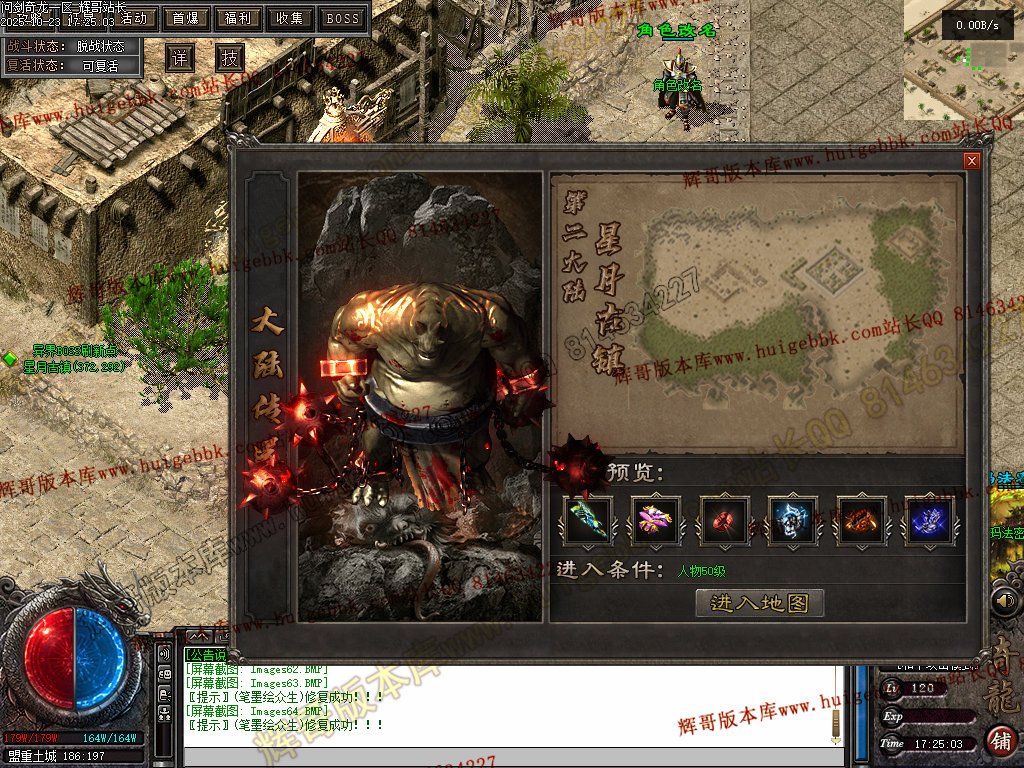Viewport: 1024px width, 768px height.
Task: Click the 进入地图 enter map button
Action: 759,602
